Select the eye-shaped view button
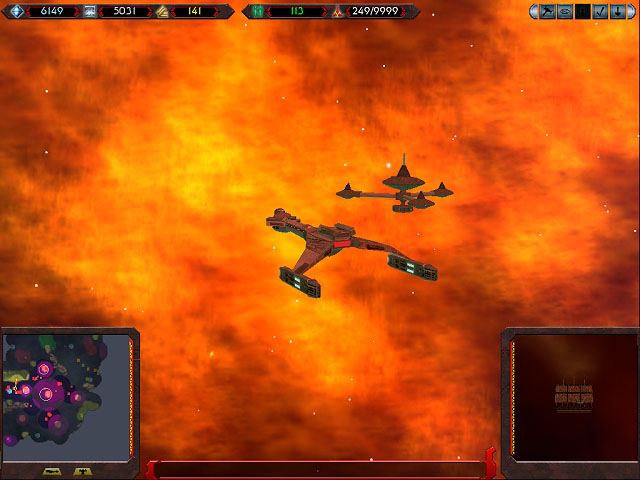The width and height of the screenshot is (640, 480). (x=565, y=12)
